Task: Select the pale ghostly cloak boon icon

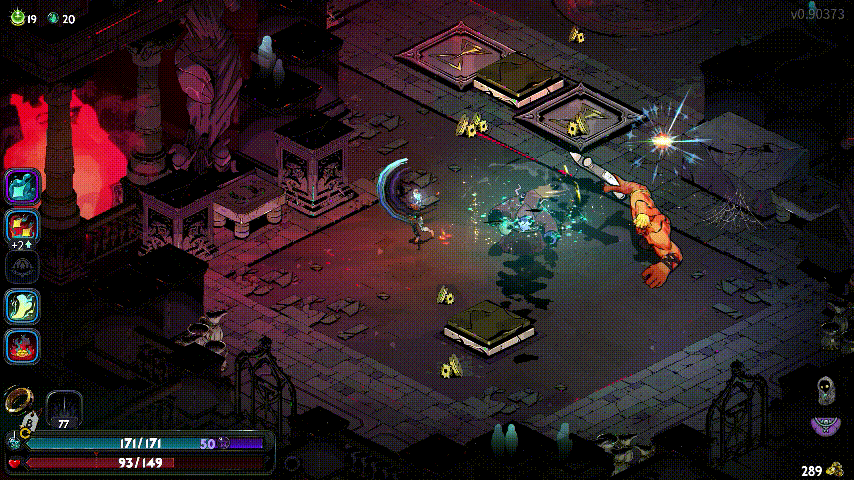Action: click(x=22, y=306)
